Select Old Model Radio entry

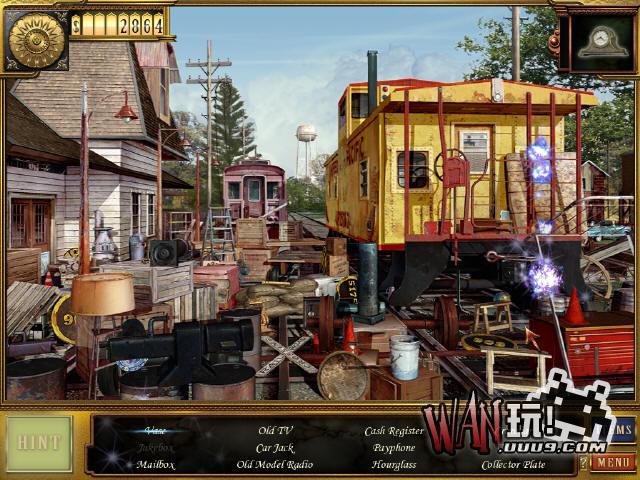click(274, 464)
